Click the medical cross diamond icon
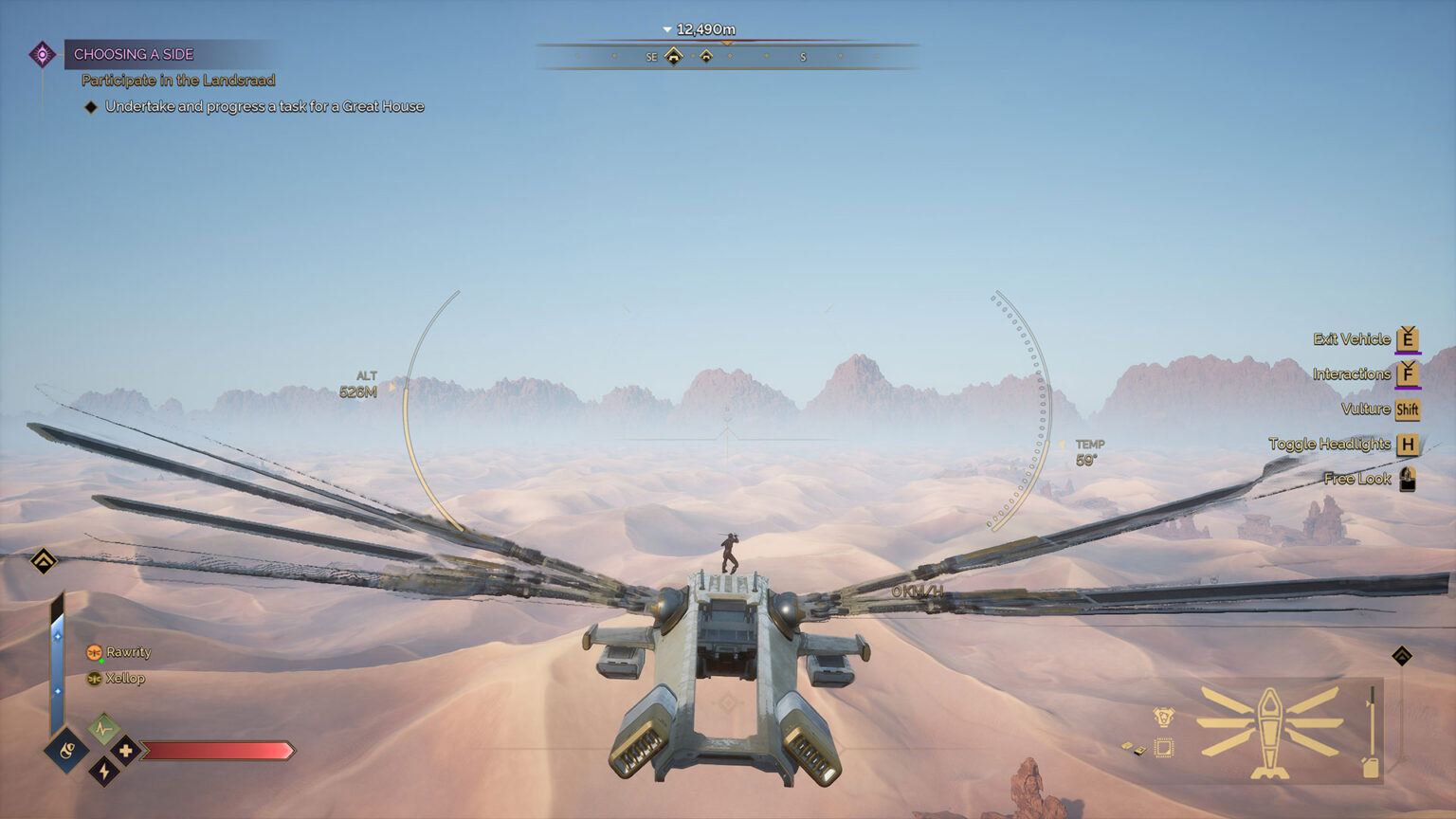This screenshot has width=1456, height=819. tap(125, 751)
